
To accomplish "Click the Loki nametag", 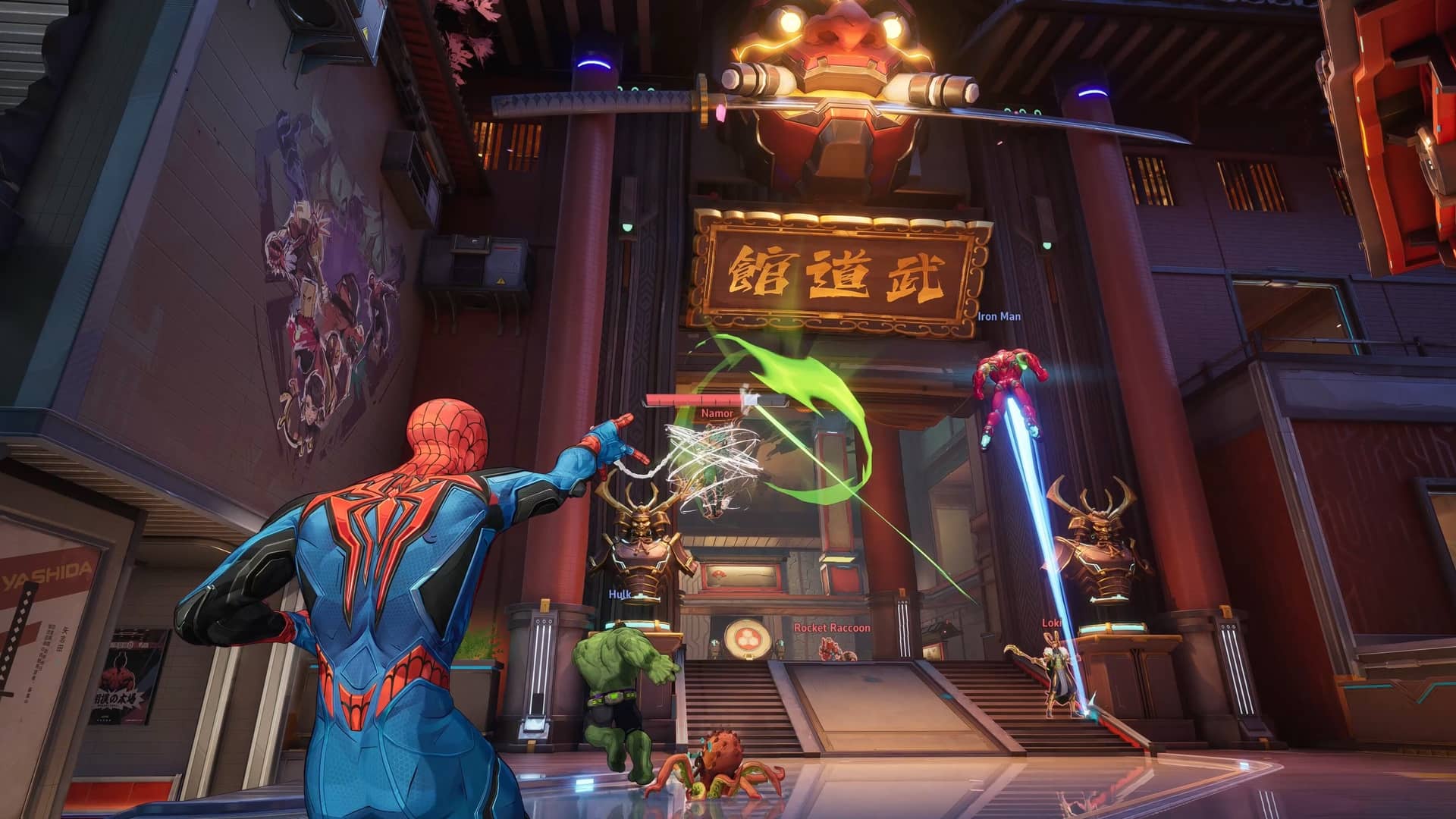I will [x=1050, y=624].
